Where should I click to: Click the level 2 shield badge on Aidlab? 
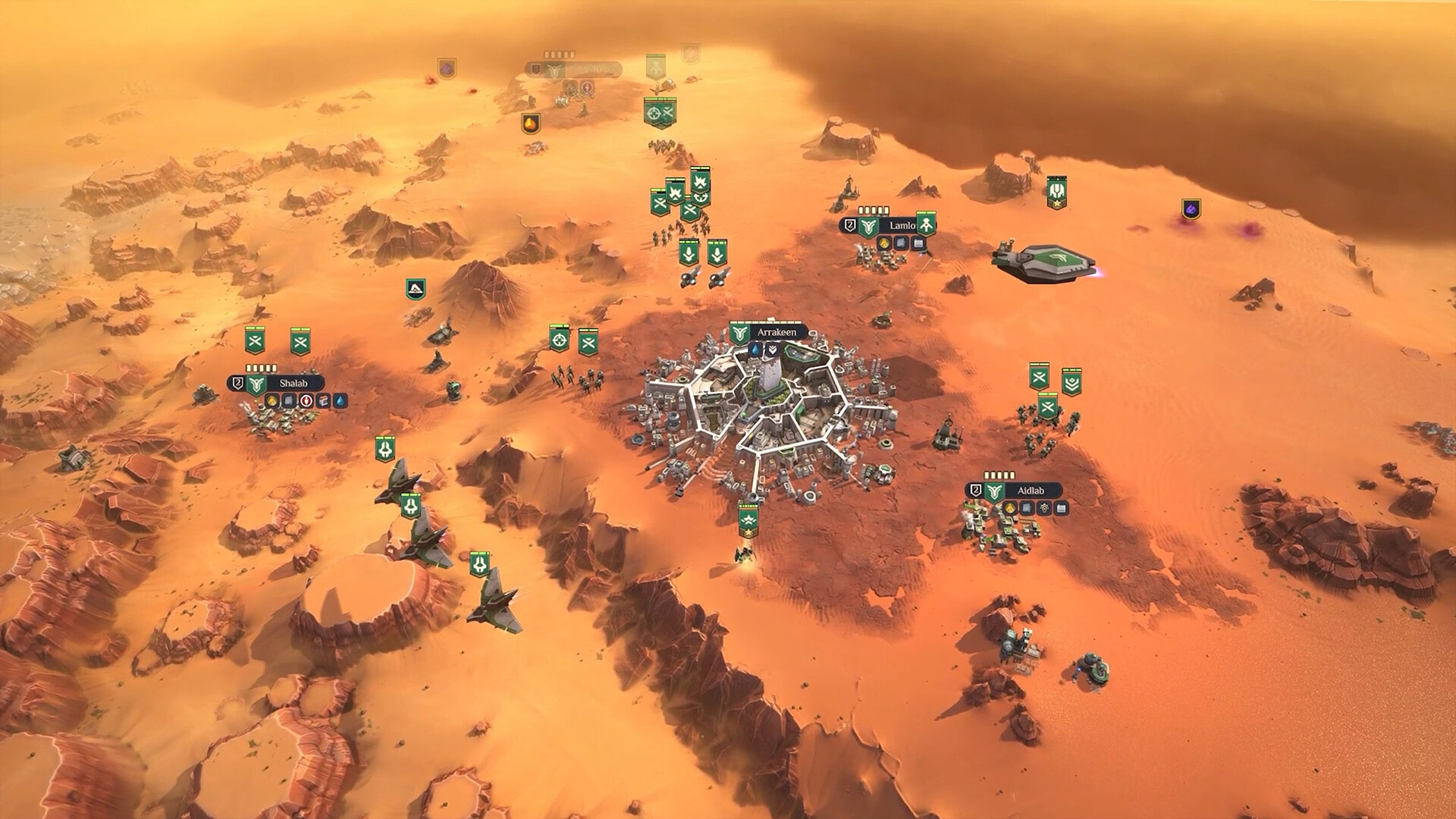(x=976, y=490)
